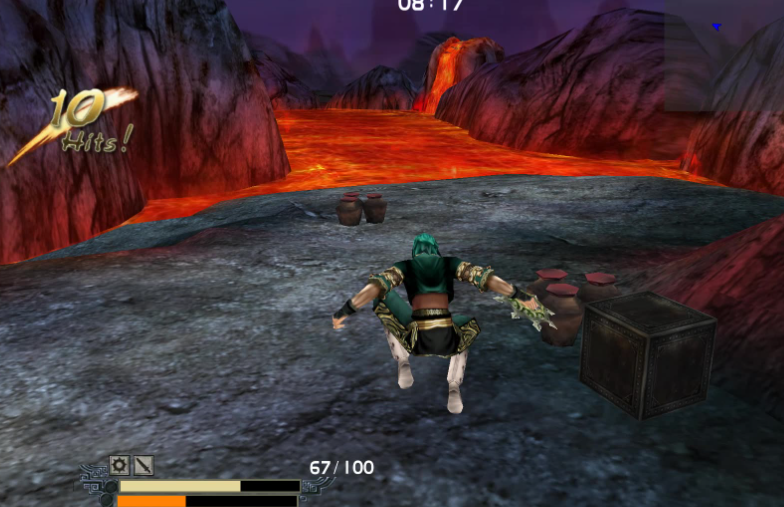The width and height of the screenshot is (784, 507).
Task: Select the sword icon above the health bar
Action: (x=144, y=465)
